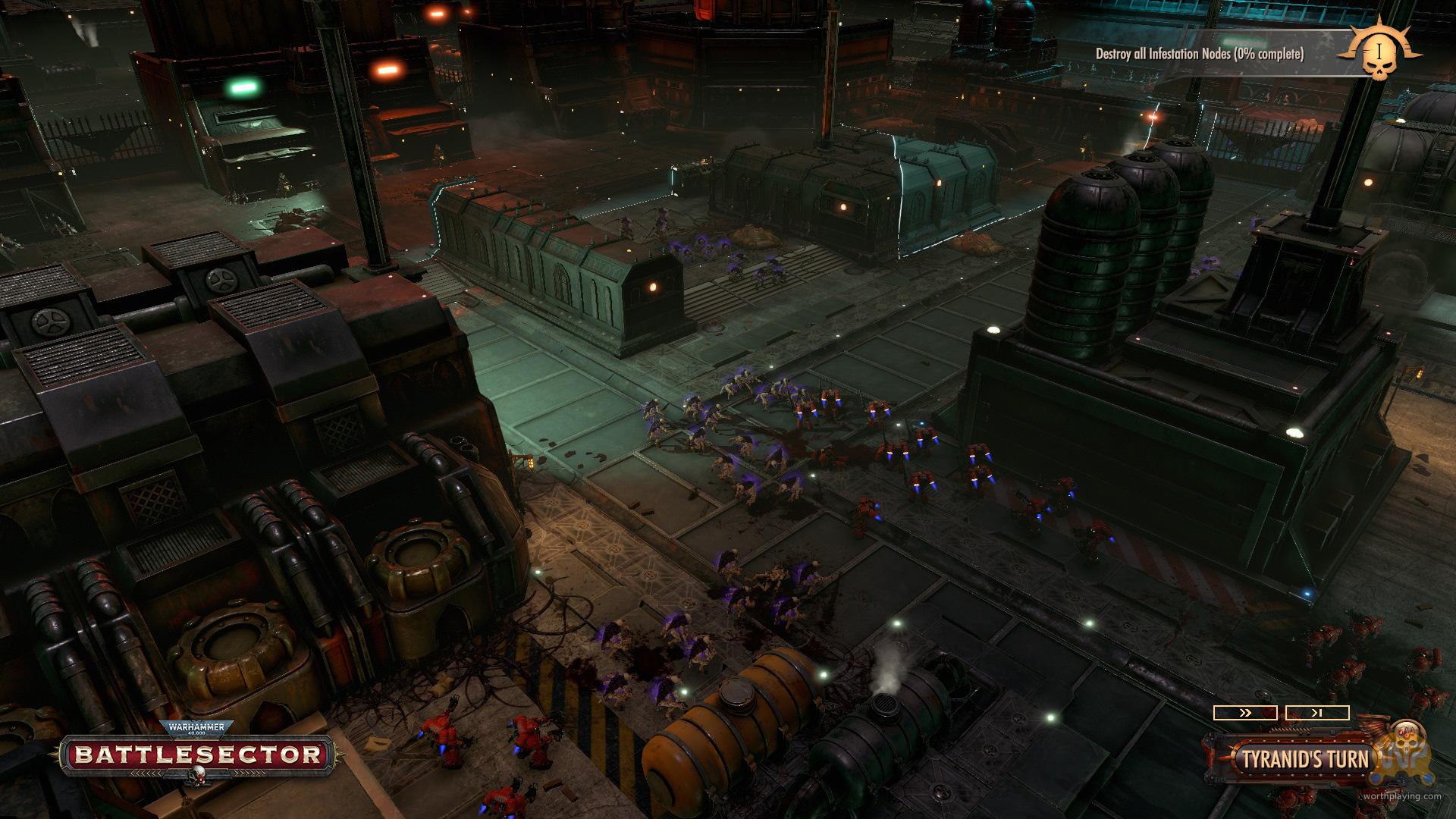Viewport: 1456px width, 819px height.
Task: Skip the enemy turn animation
Action: click(1316, 713)
